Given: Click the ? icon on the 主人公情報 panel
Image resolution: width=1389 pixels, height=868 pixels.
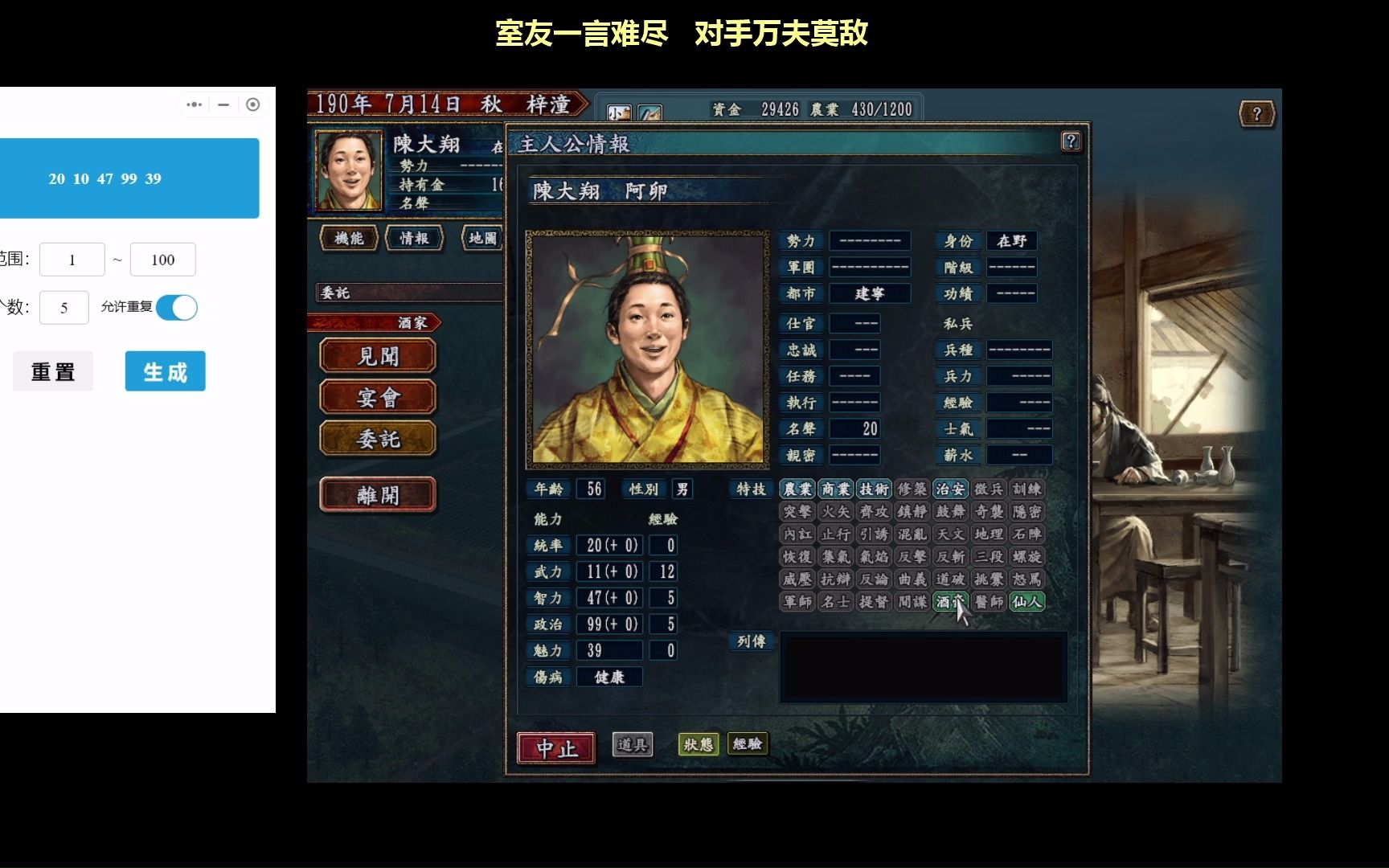Looking at the screenshot, I should tap(1071, 142).
